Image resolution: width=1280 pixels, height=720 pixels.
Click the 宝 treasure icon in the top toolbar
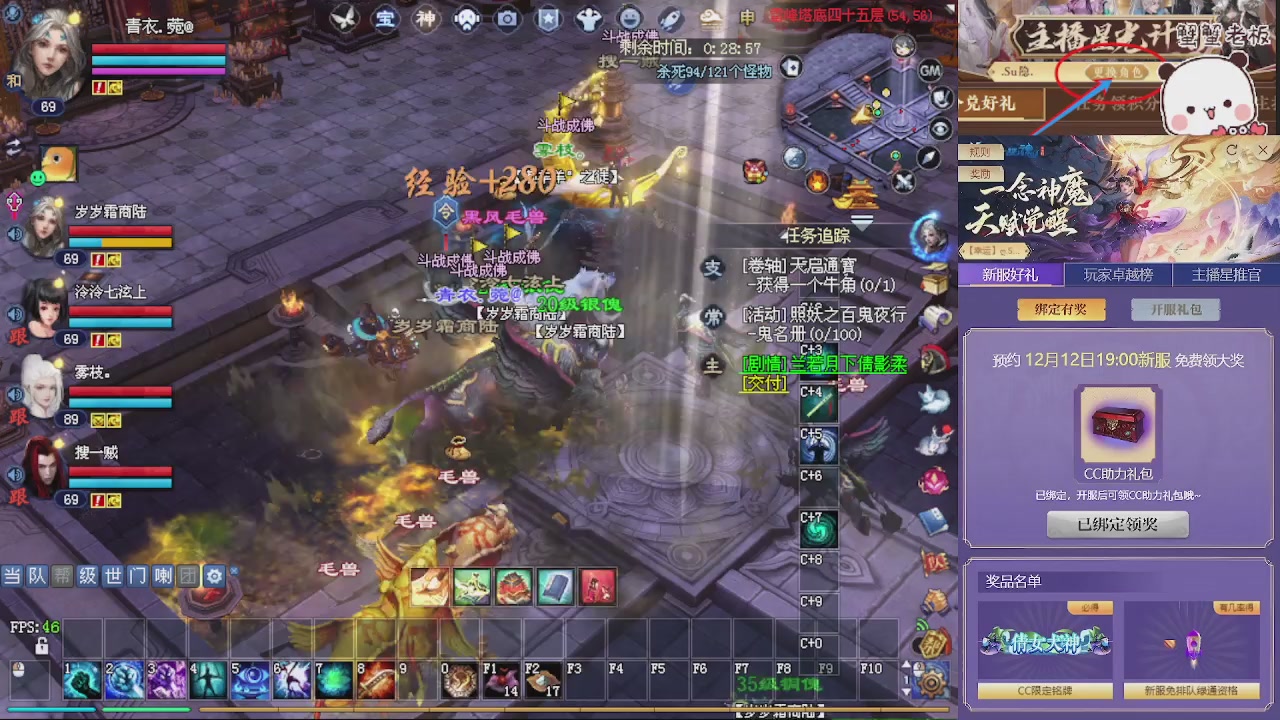[385, 18]
